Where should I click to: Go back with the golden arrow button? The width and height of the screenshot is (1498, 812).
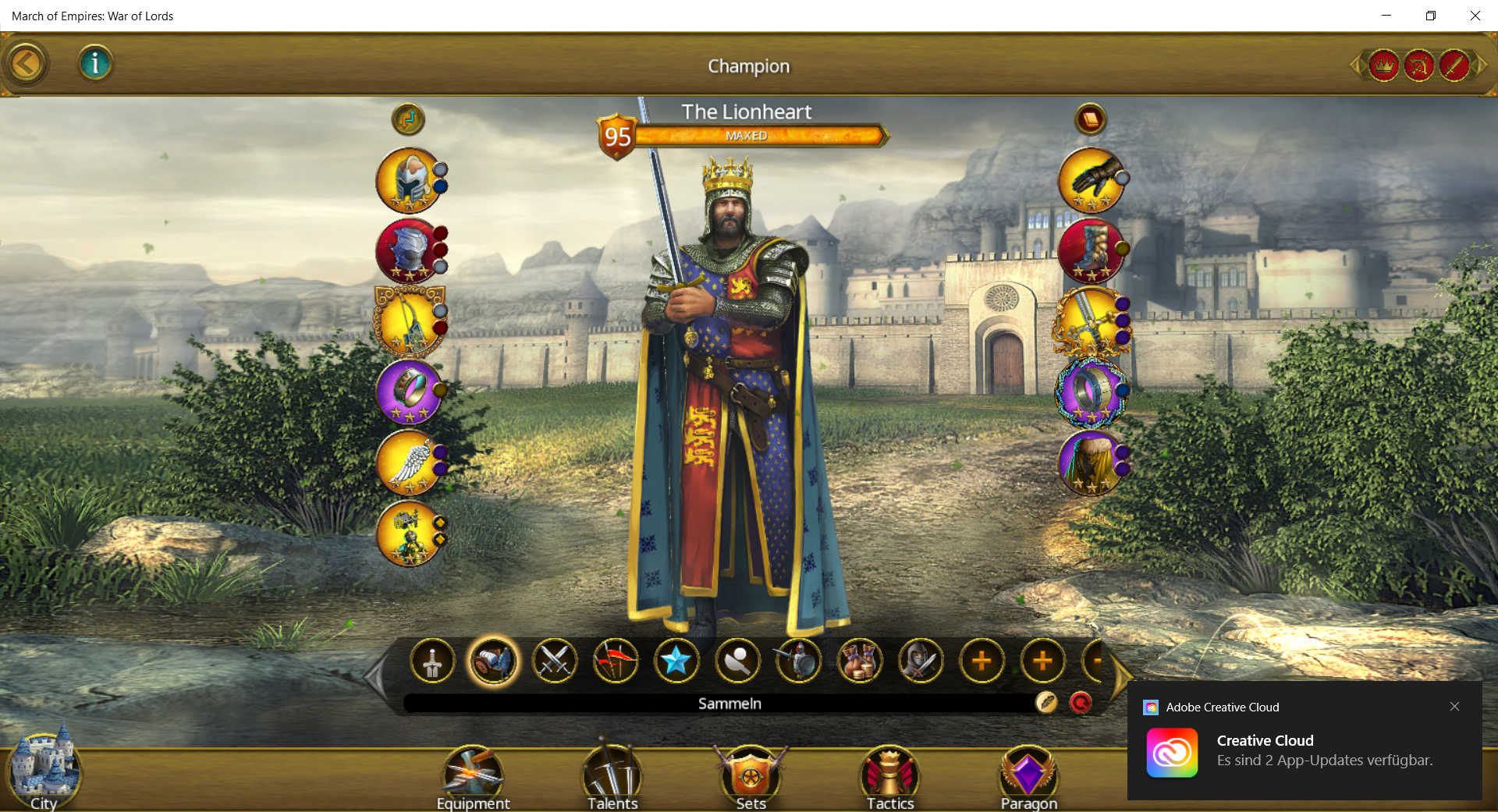click(26, 64)
